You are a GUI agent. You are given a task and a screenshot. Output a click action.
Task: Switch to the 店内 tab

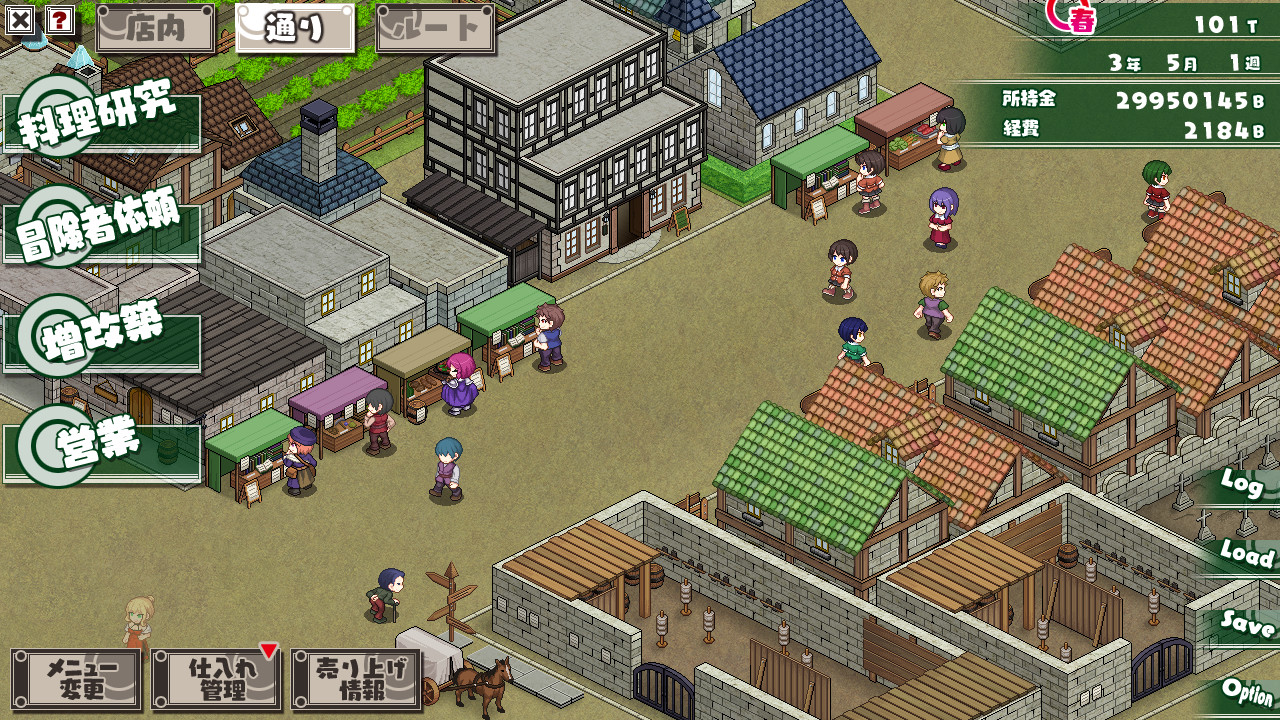pyautogui.click(x=155, y=29)
